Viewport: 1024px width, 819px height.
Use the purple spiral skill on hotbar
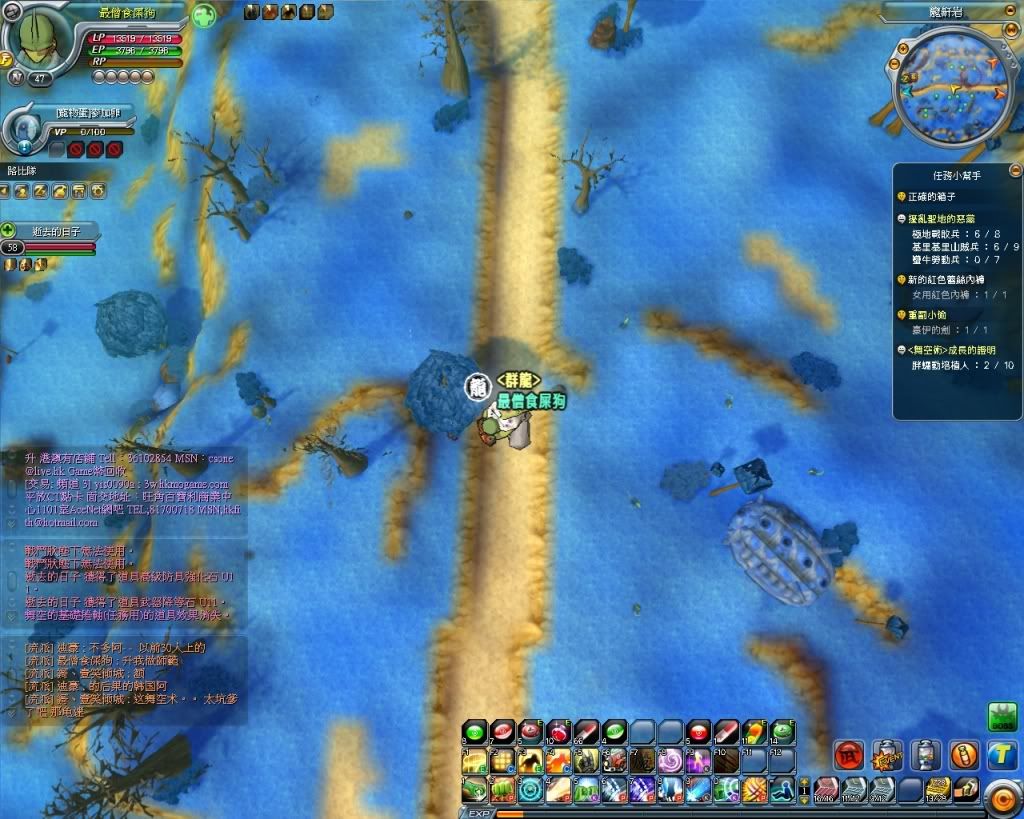tap(669, 761)
